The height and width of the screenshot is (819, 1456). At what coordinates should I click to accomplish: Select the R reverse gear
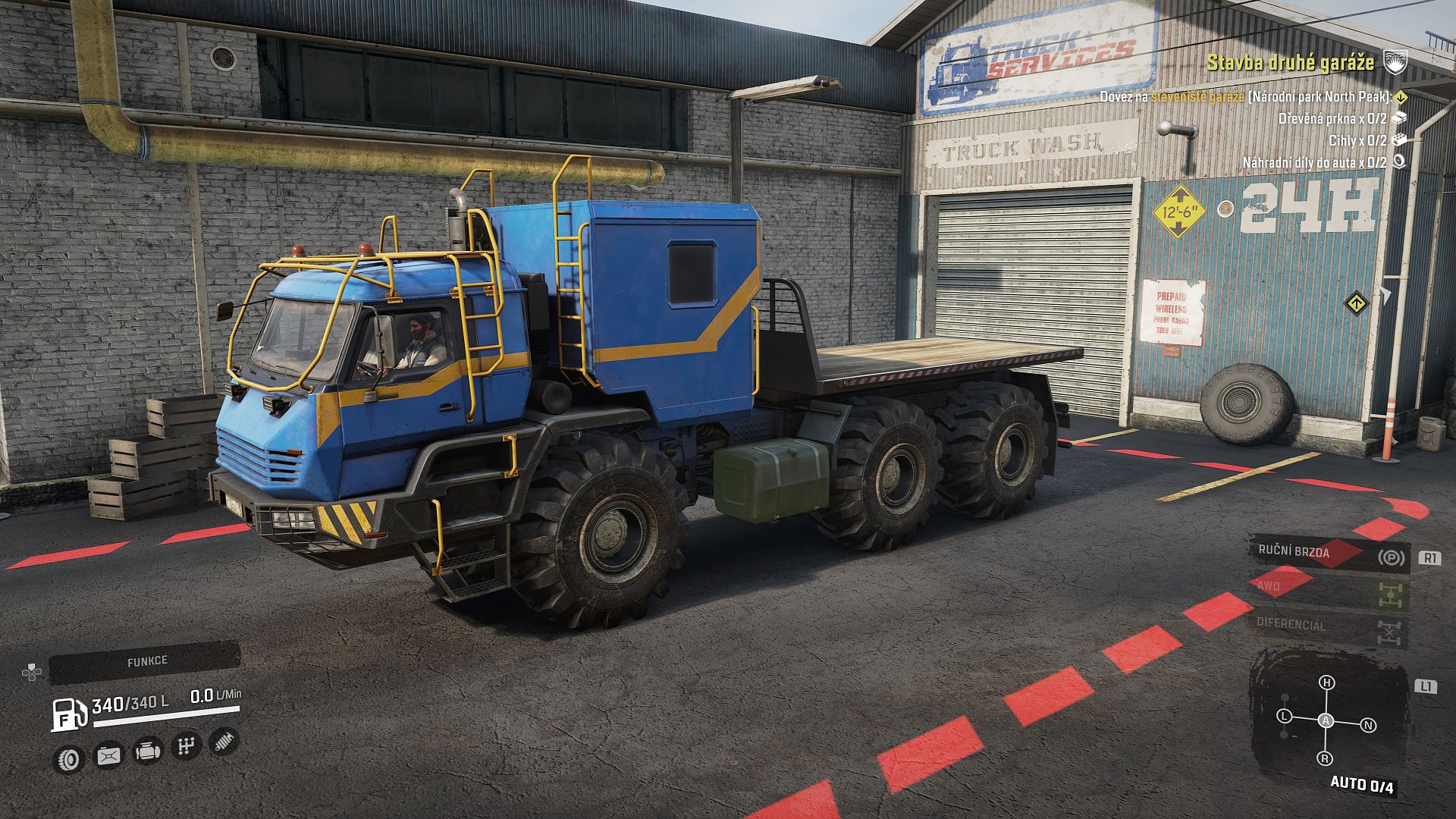tap(1326, 758)
